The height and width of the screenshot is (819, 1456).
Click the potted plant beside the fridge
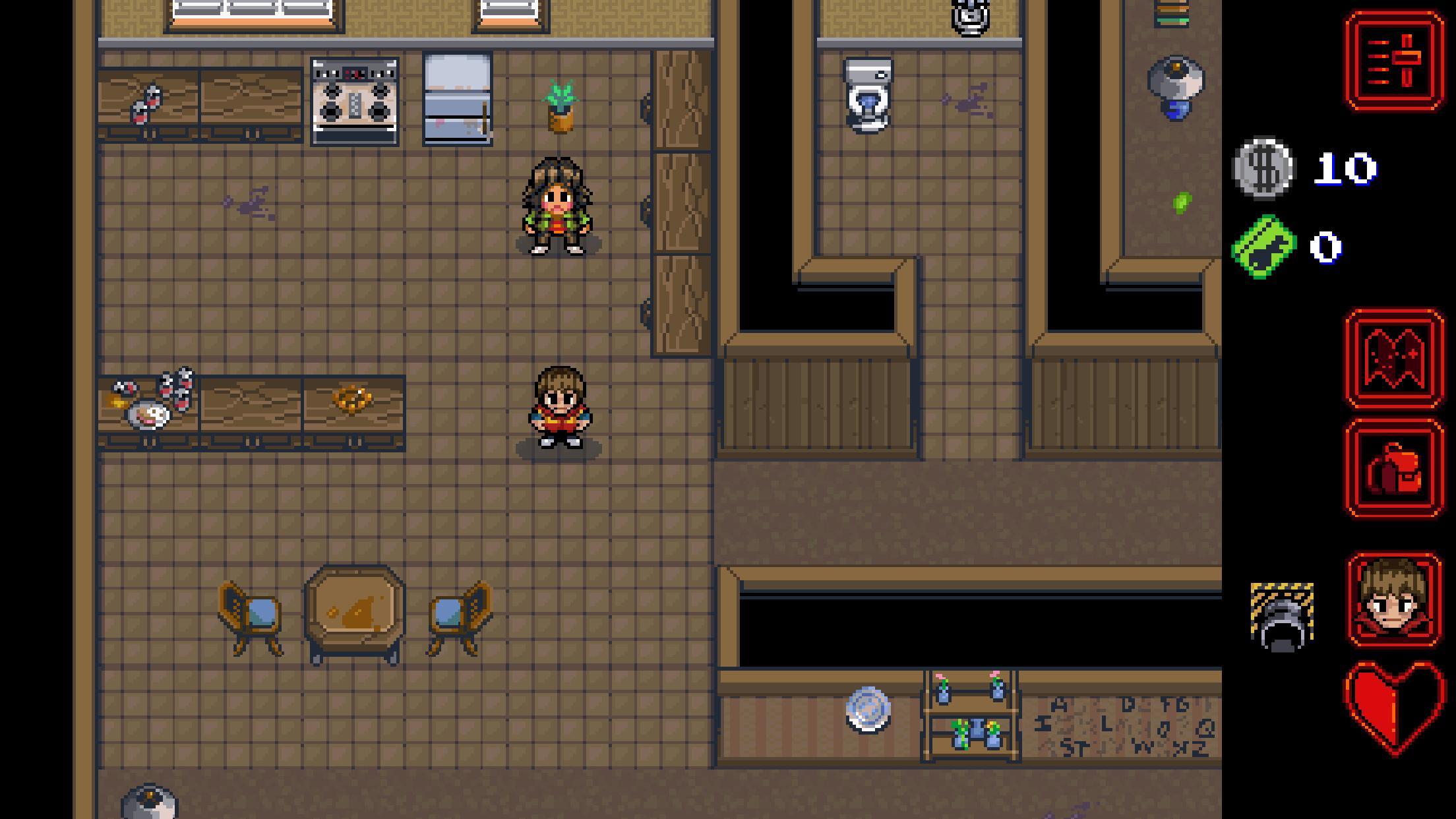(x=559, y=106)
